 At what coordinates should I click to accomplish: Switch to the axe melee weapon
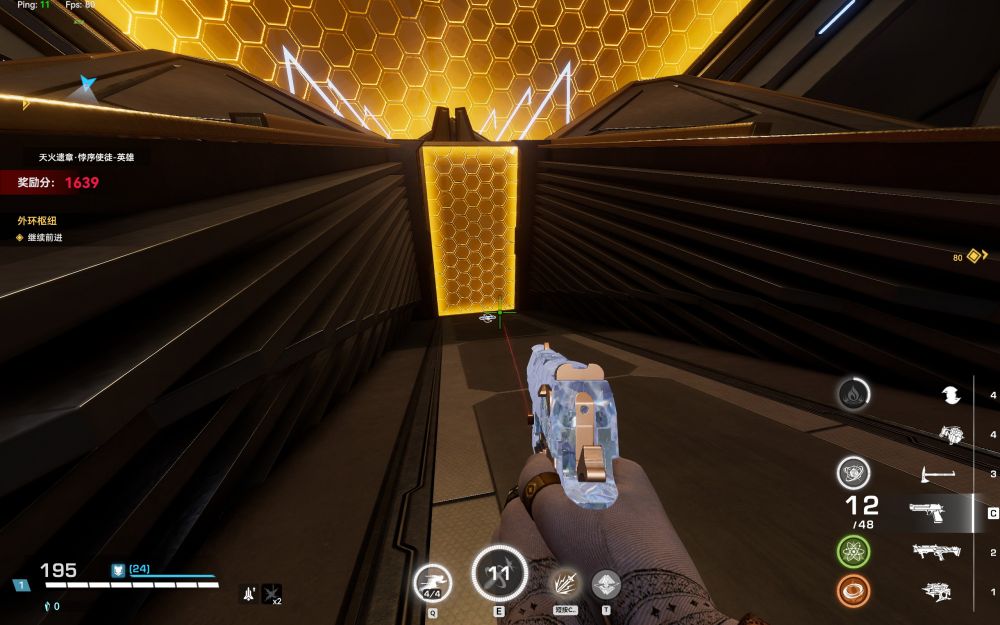click(937, 473)
